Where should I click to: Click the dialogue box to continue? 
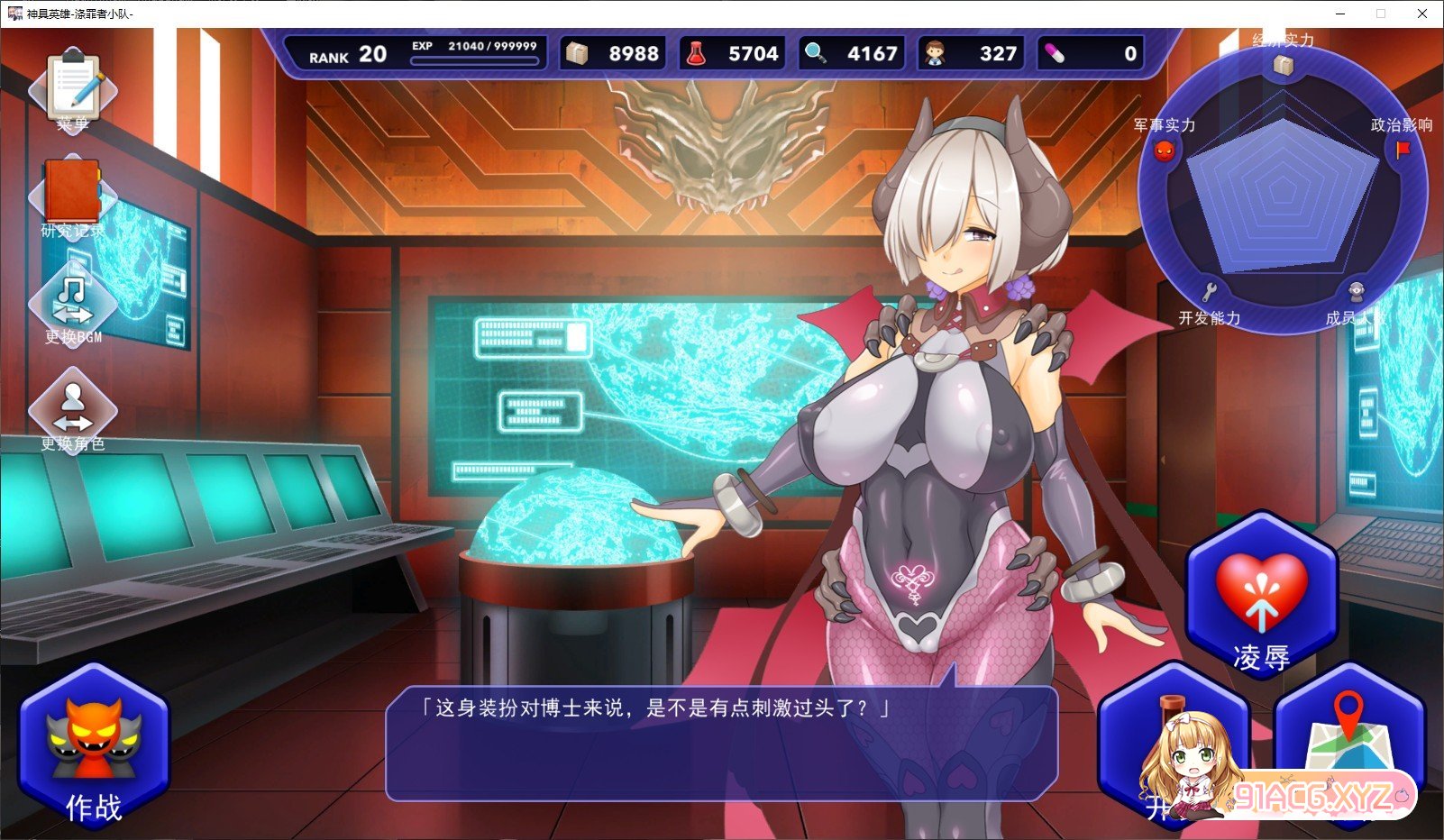point(721,744)
